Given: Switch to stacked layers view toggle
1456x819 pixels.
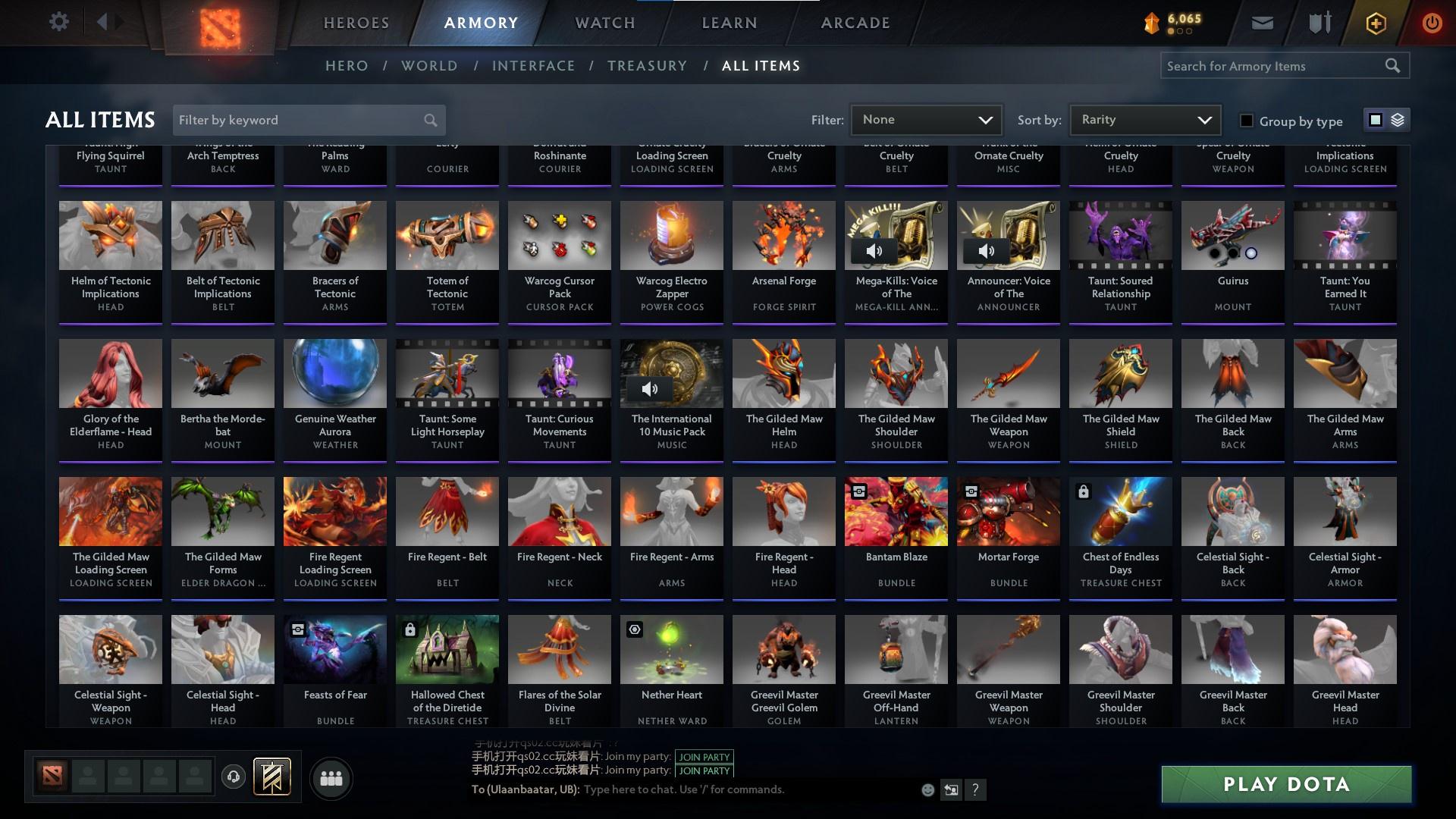Looking at the screenshot, I should tap(1397, 120).
